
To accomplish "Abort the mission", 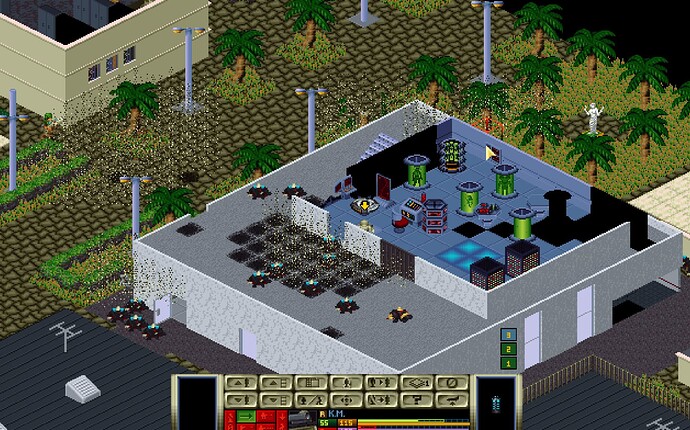I will (x=453, y=399).
